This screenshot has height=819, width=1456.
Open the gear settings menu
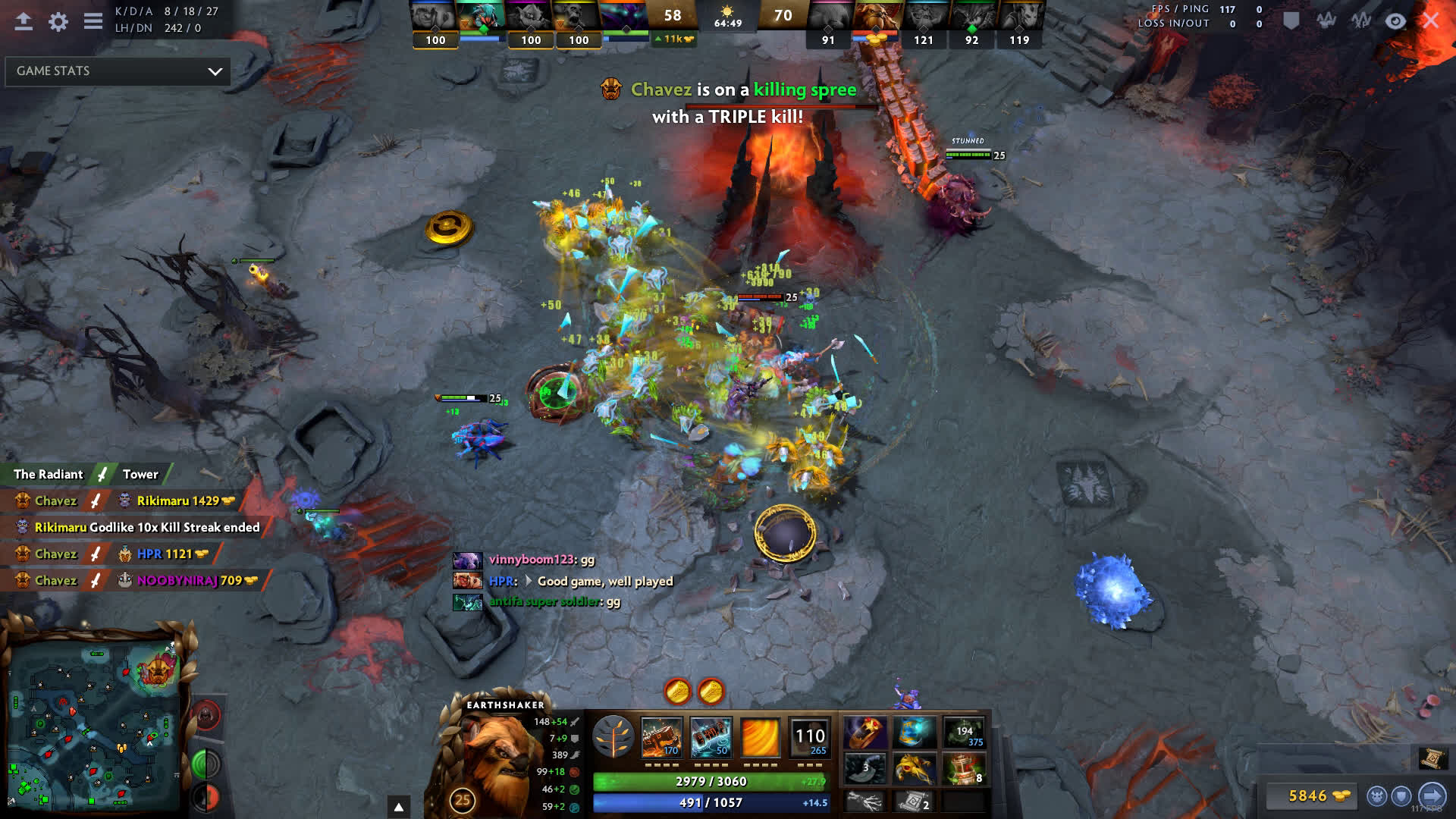[x=58, y=21]
